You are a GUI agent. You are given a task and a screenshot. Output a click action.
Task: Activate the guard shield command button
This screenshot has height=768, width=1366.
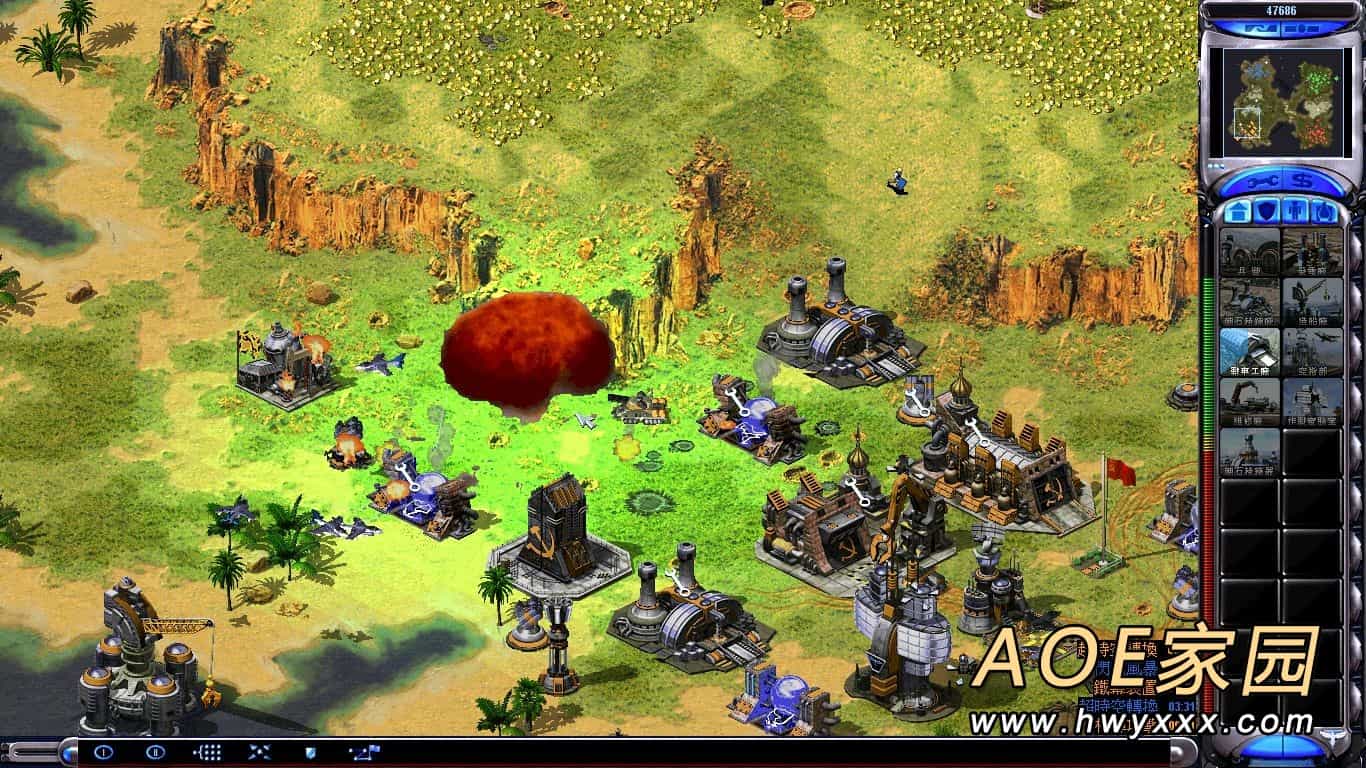tap(310, 752)
